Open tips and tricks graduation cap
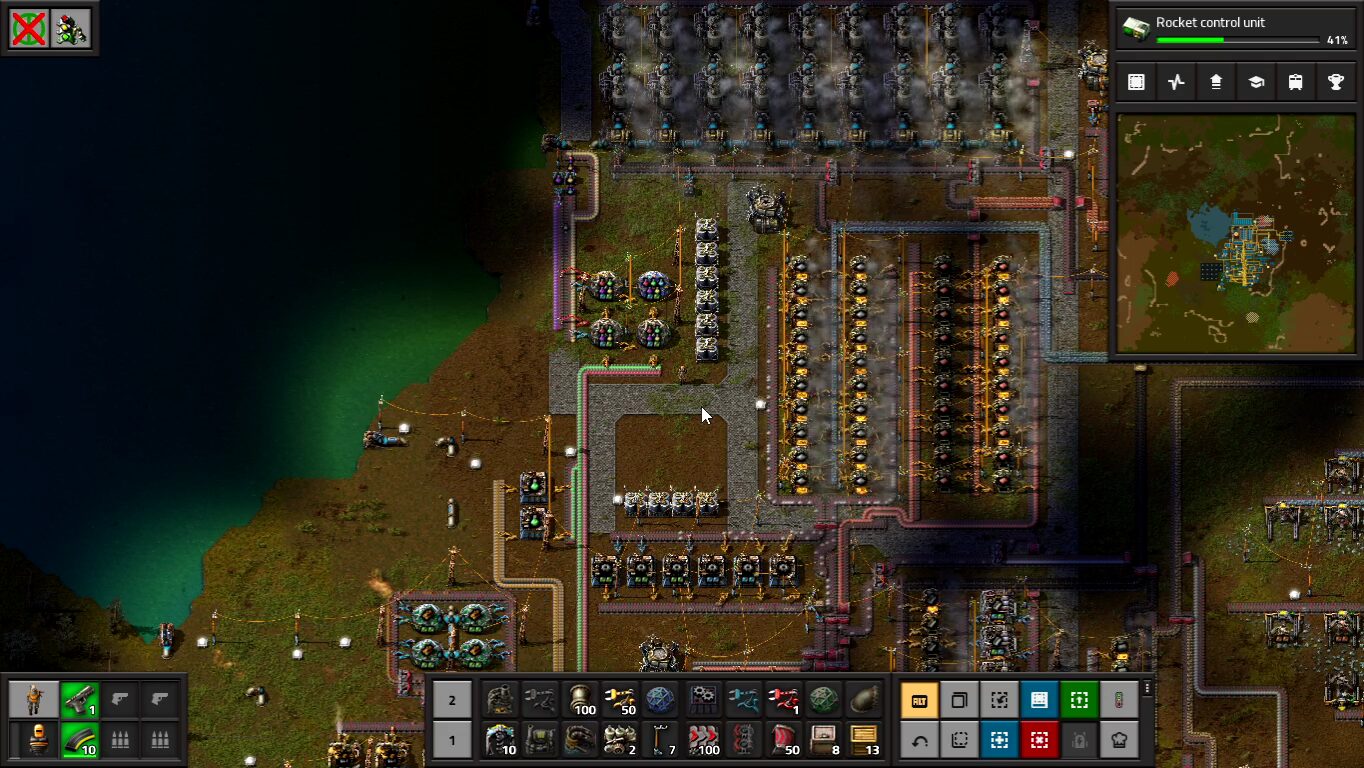The width and height of the screenshot is (1364, 768). [x=1256, y=82]
